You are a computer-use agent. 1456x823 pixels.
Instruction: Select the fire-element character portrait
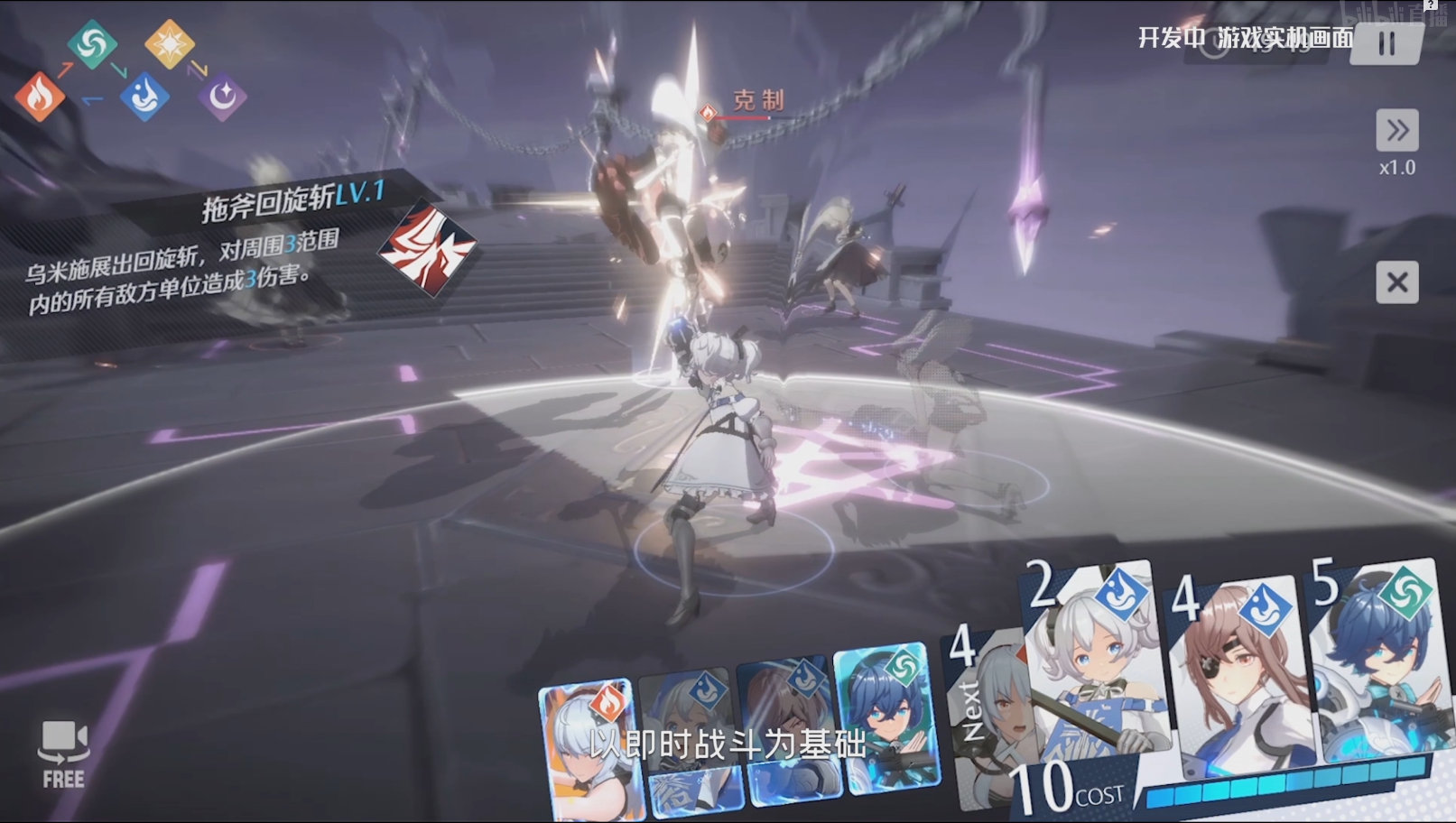[591, 749]
